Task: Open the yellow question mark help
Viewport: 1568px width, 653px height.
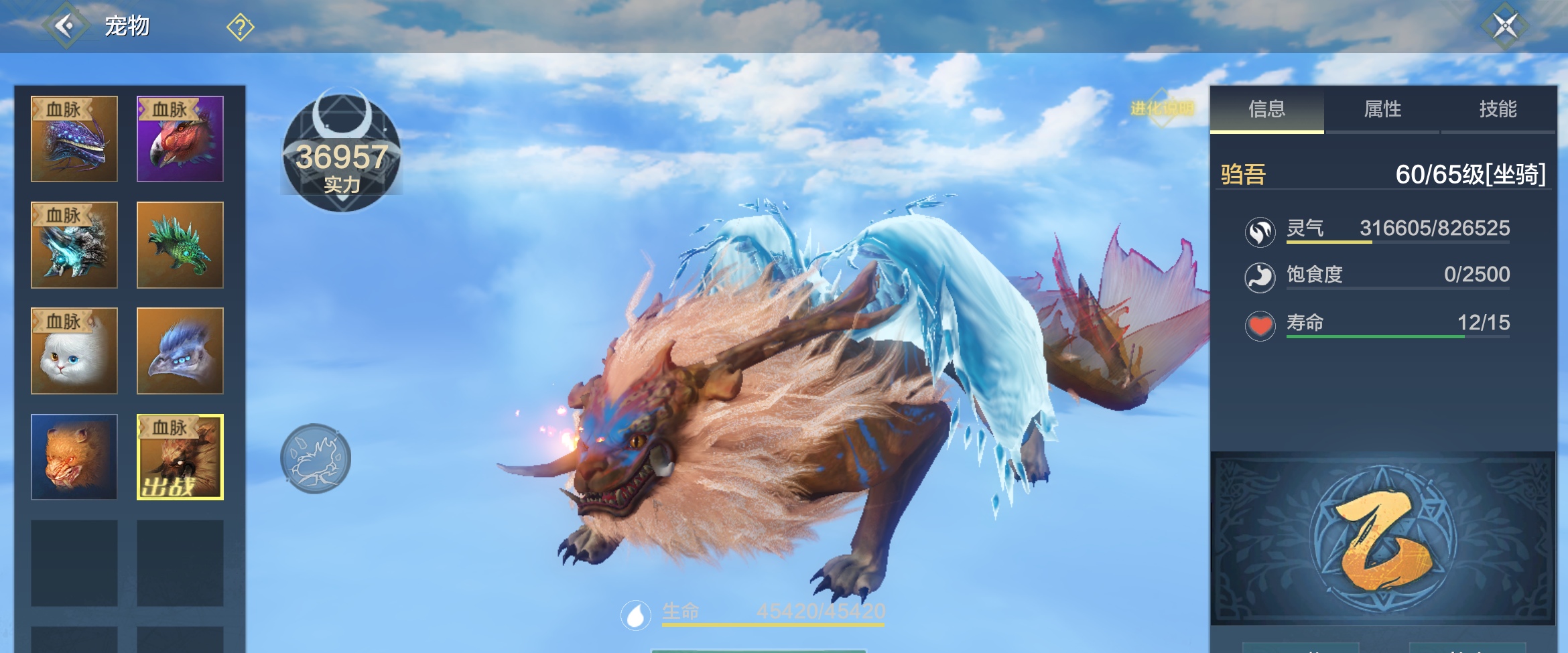Action: click(240, 27)
